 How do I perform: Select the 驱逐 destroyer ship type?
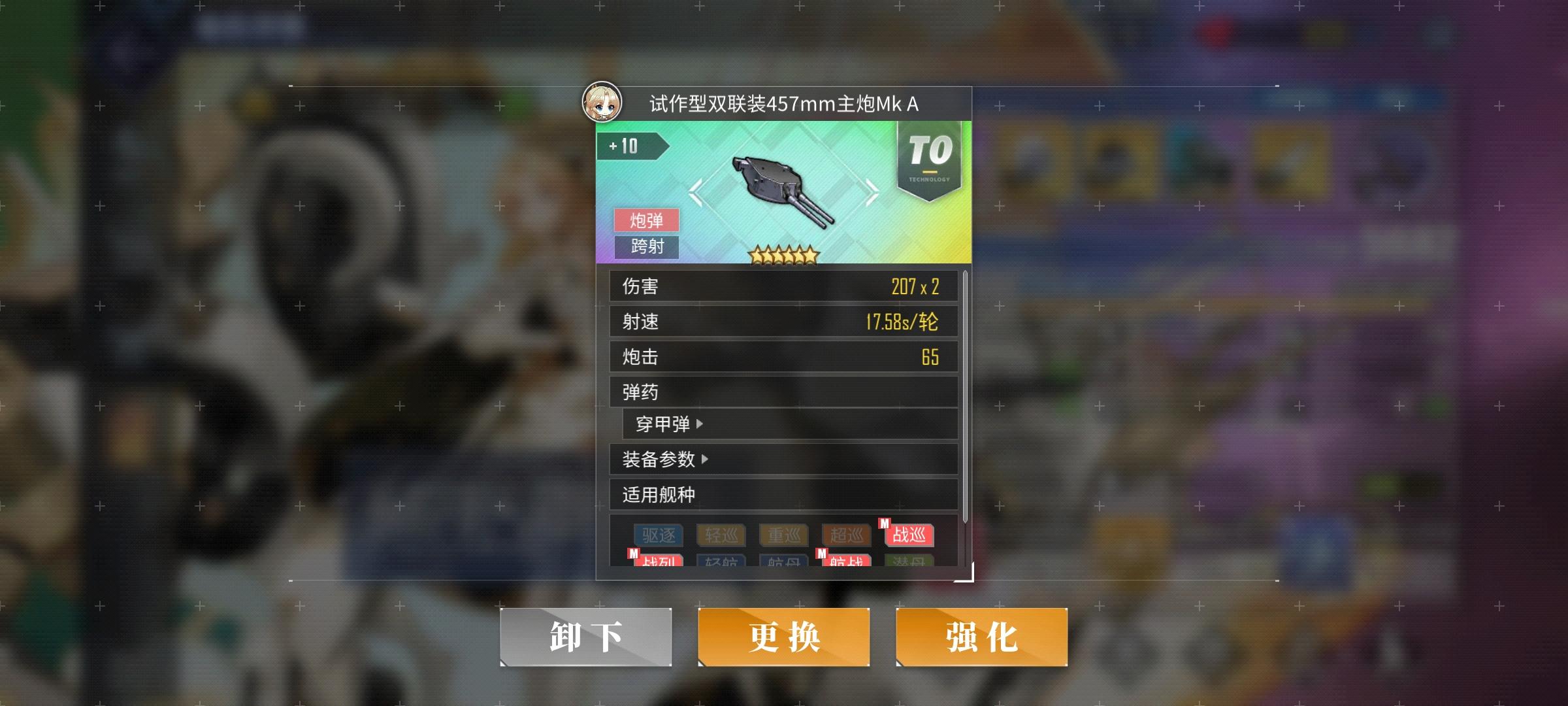(x=657, y=535)
